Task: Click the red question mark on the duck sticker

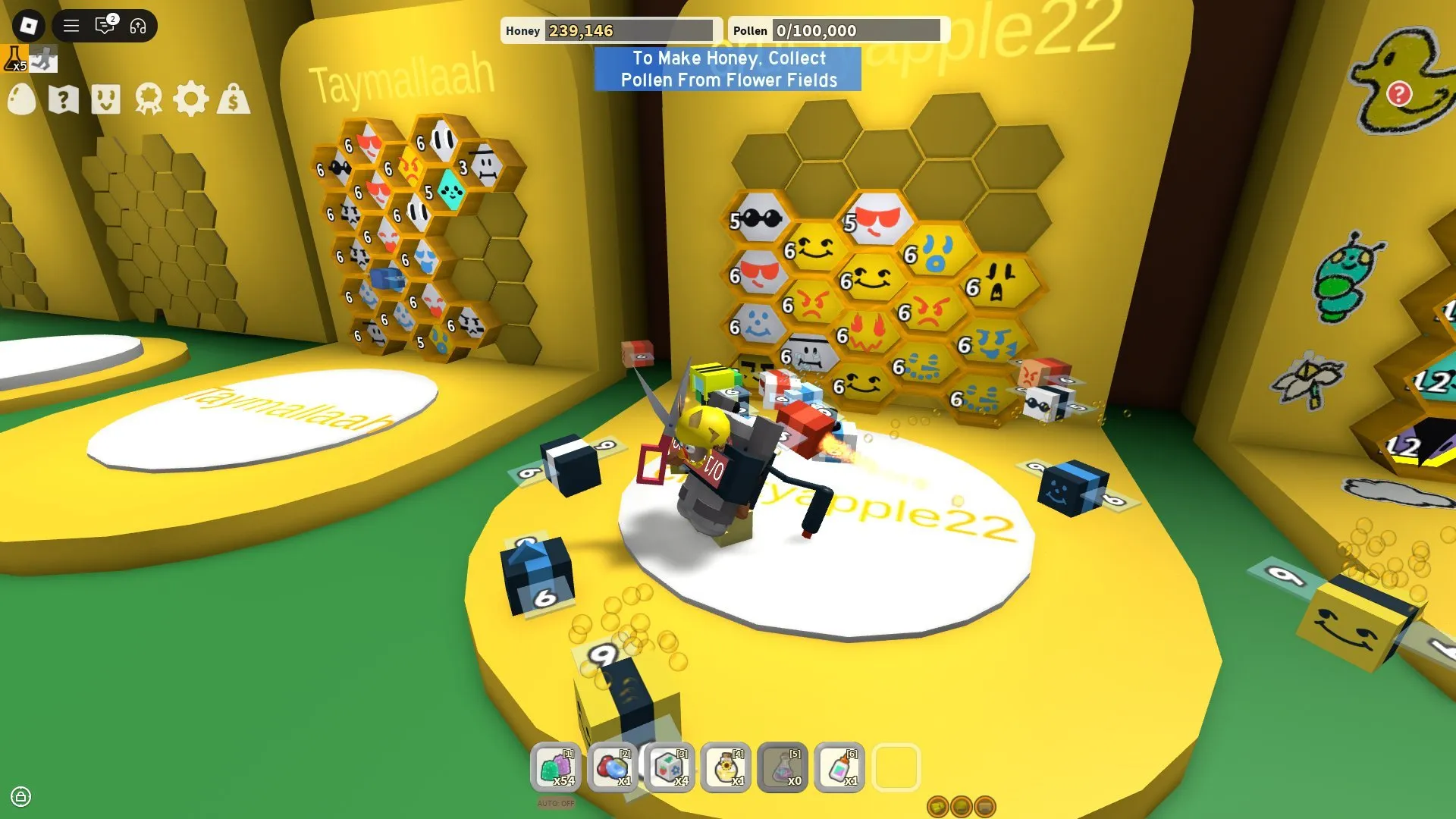Action: [x=1398, y=93]
